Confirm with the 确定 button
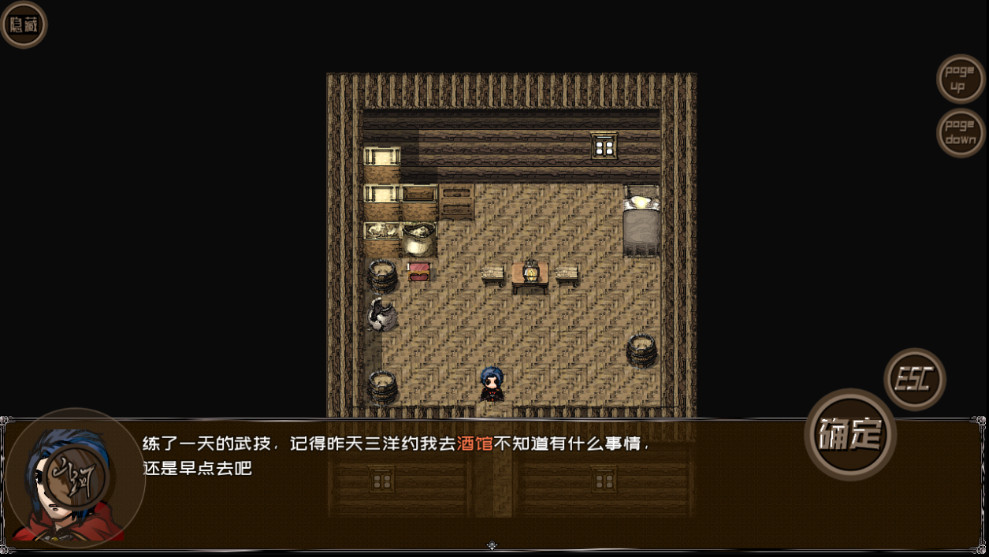Viewport: 989px width, 557px height. tap(850, 434)
